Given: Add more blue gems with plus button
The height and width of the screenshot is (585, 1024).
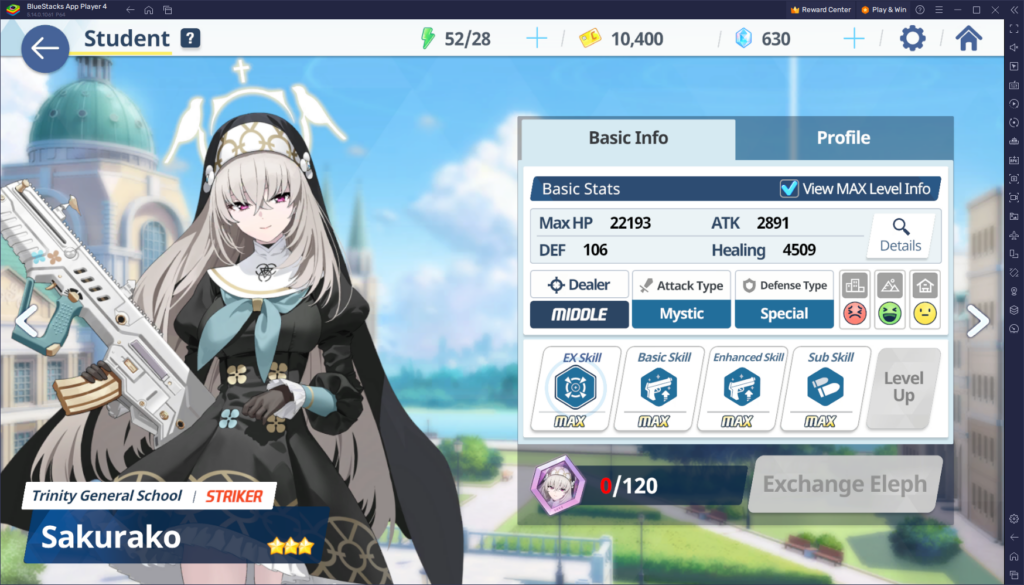Looking at the screenshot, I should click(853, 39).
